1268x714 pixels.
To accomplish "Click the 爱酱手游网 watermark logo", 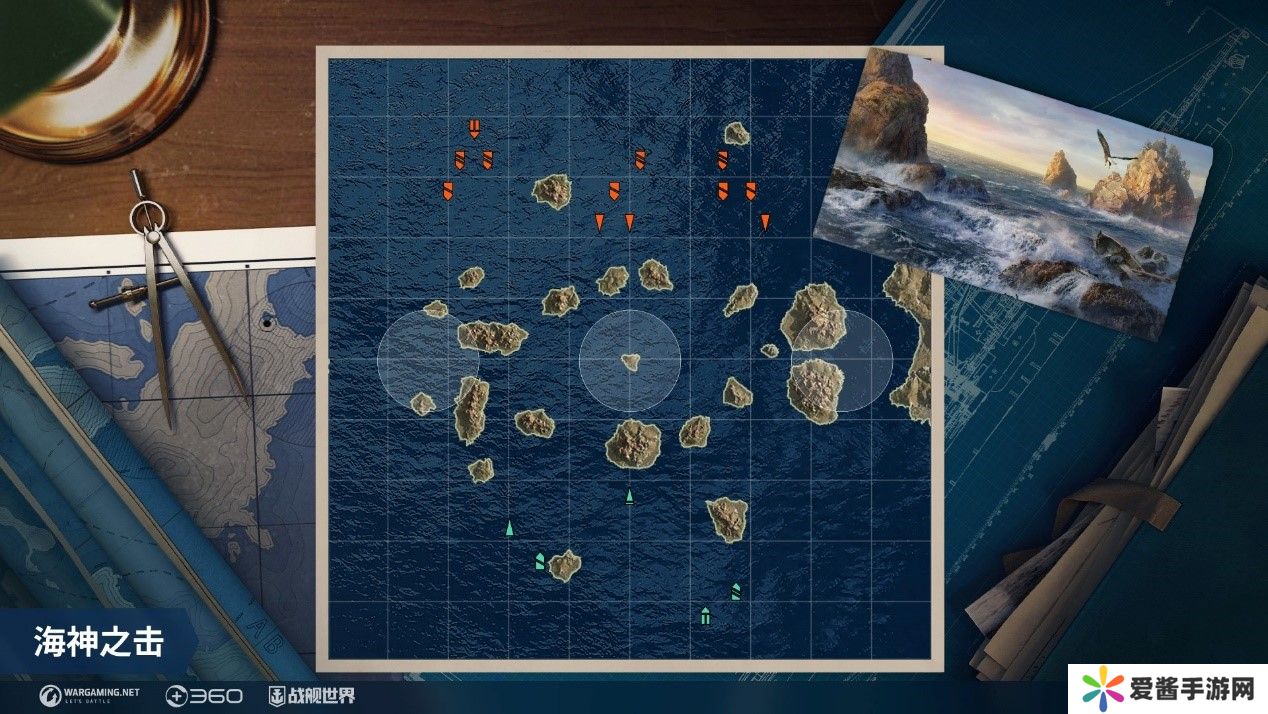I will click(1165, 689).
